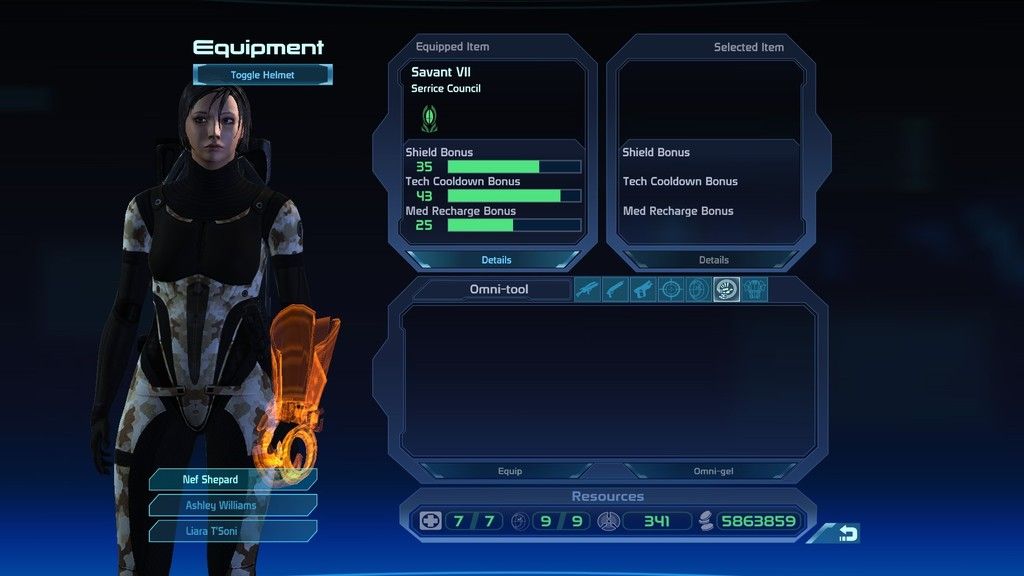
Task: Open Details under the Selected Item panel
Action: pyautogui.click(x=713, y=260)
